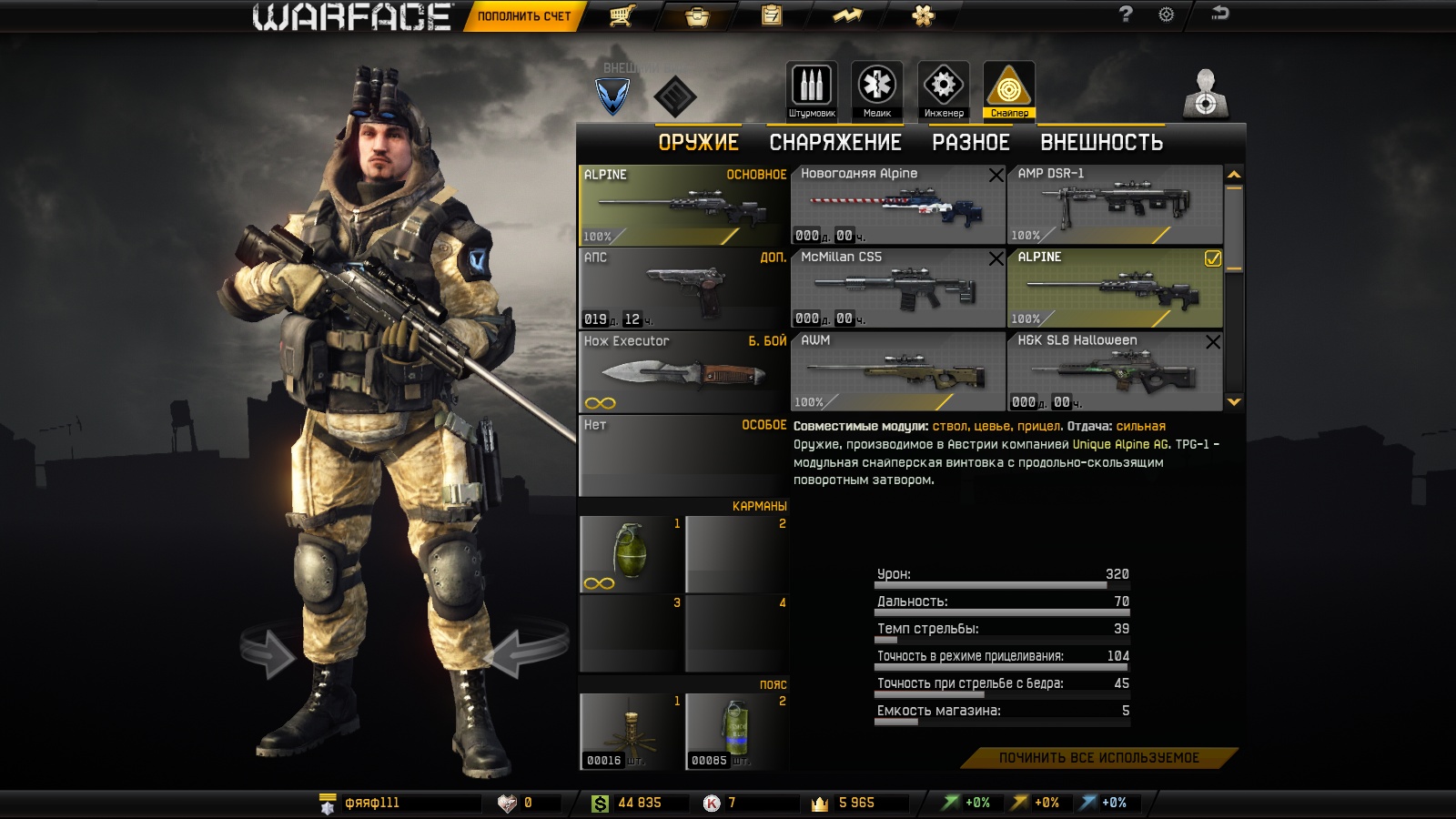This screenshot has height=819, width=1456.
Task: Open the shop cart icon
Action: pyautogui.click(x=622, y=15)
